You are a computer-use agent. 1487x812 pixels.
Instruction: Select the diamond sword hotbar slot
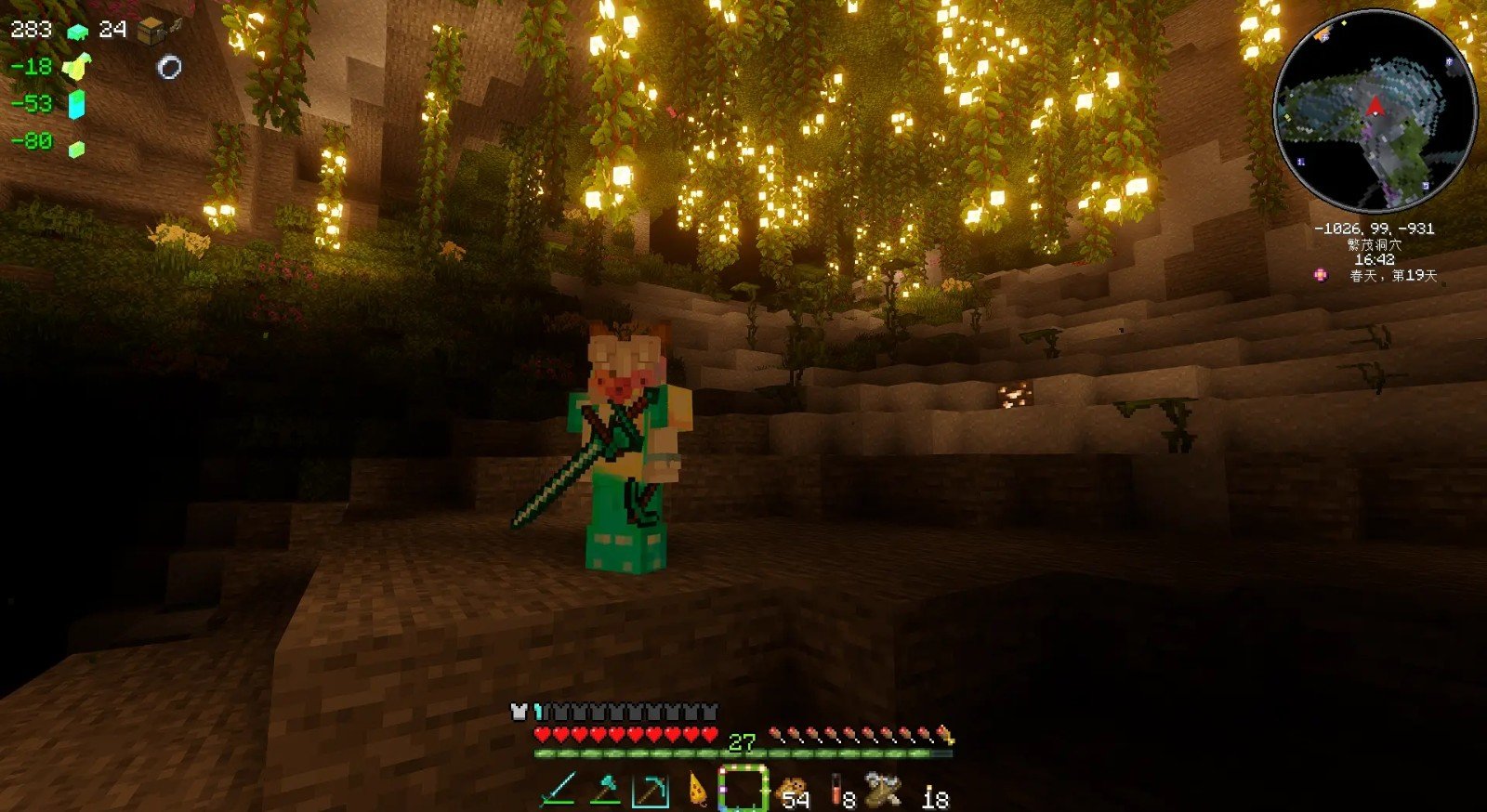point(559,791)
